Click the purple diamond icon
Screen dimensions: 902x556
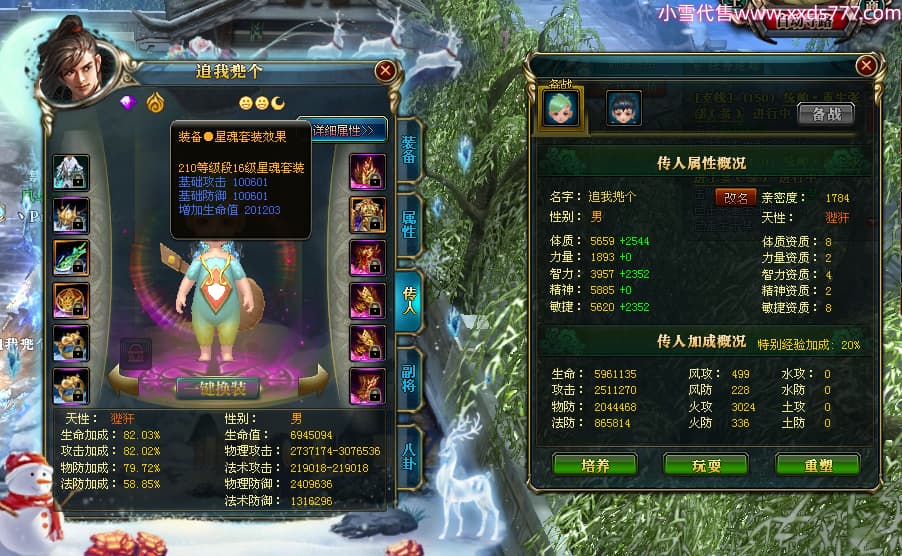[x=127, y=103]
